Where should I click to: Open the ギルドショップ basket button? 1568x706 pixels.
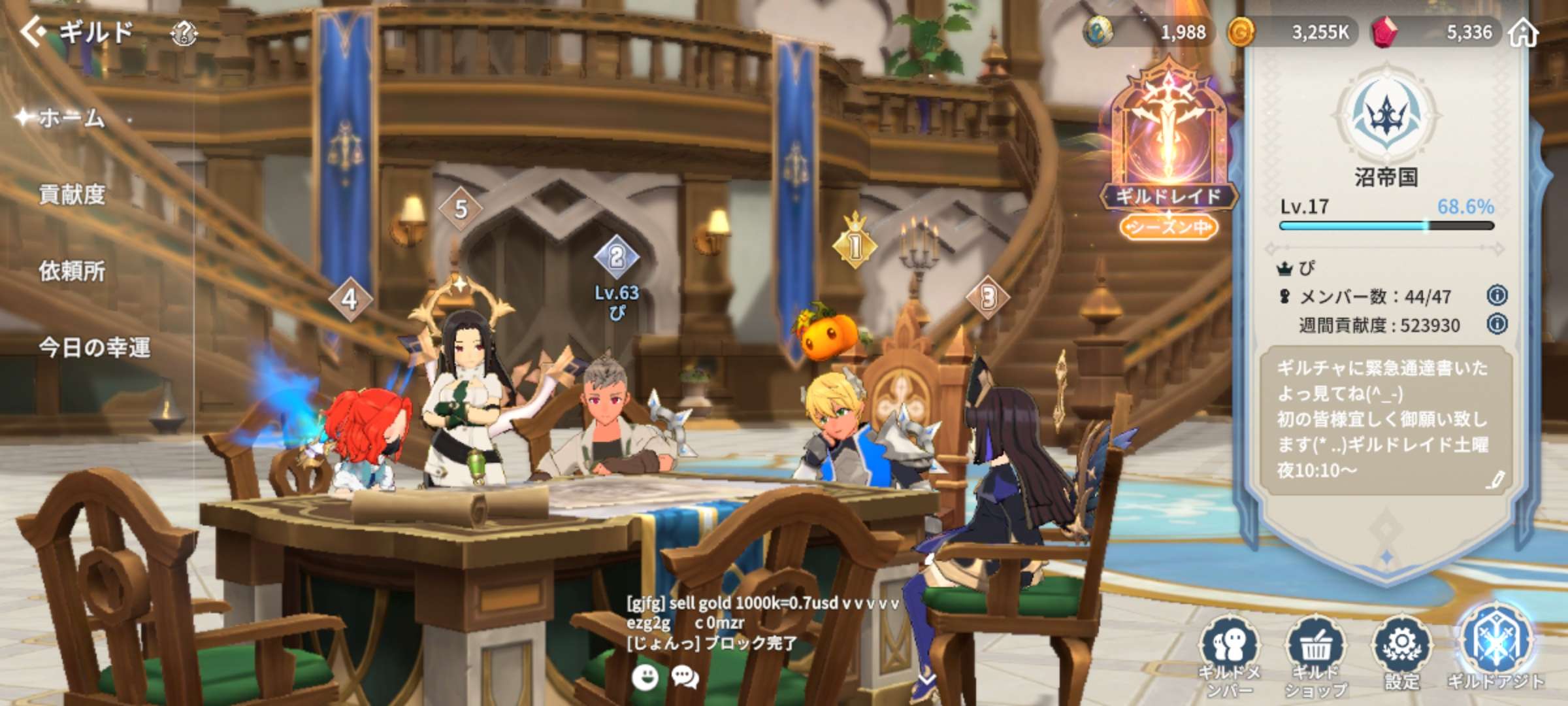point(1315,654)
